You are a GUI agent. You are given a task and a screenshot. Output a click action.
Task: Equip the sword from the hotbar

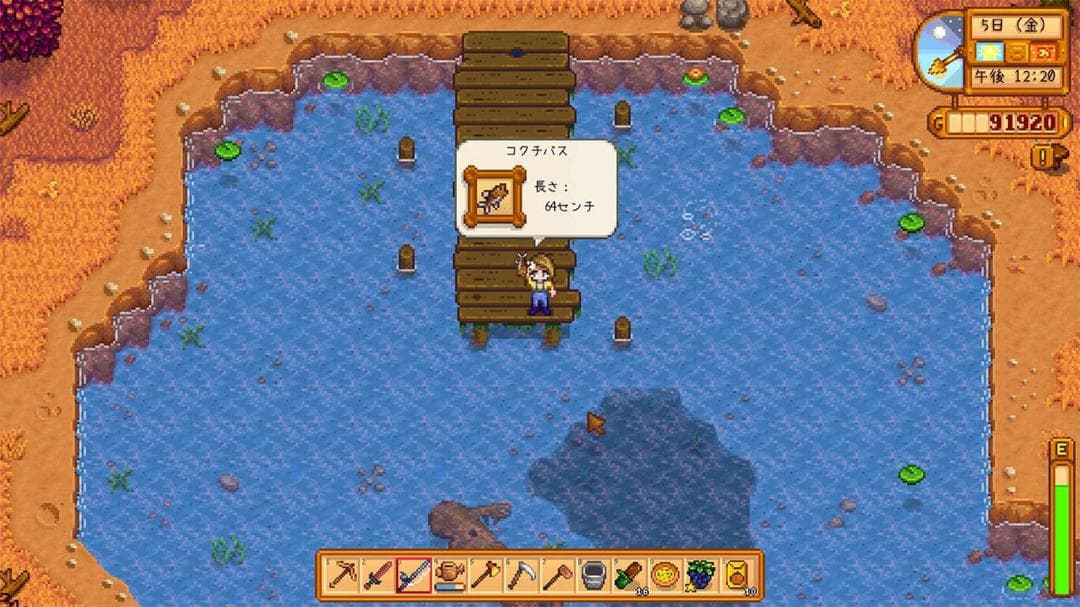coord(377,575)
